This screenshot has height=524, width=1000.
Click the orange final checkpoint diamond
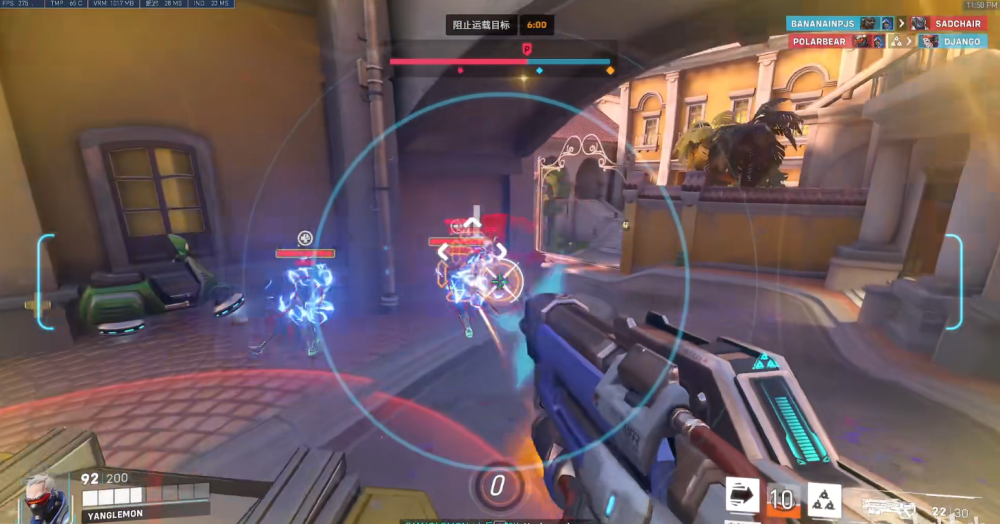coord(610,71)
